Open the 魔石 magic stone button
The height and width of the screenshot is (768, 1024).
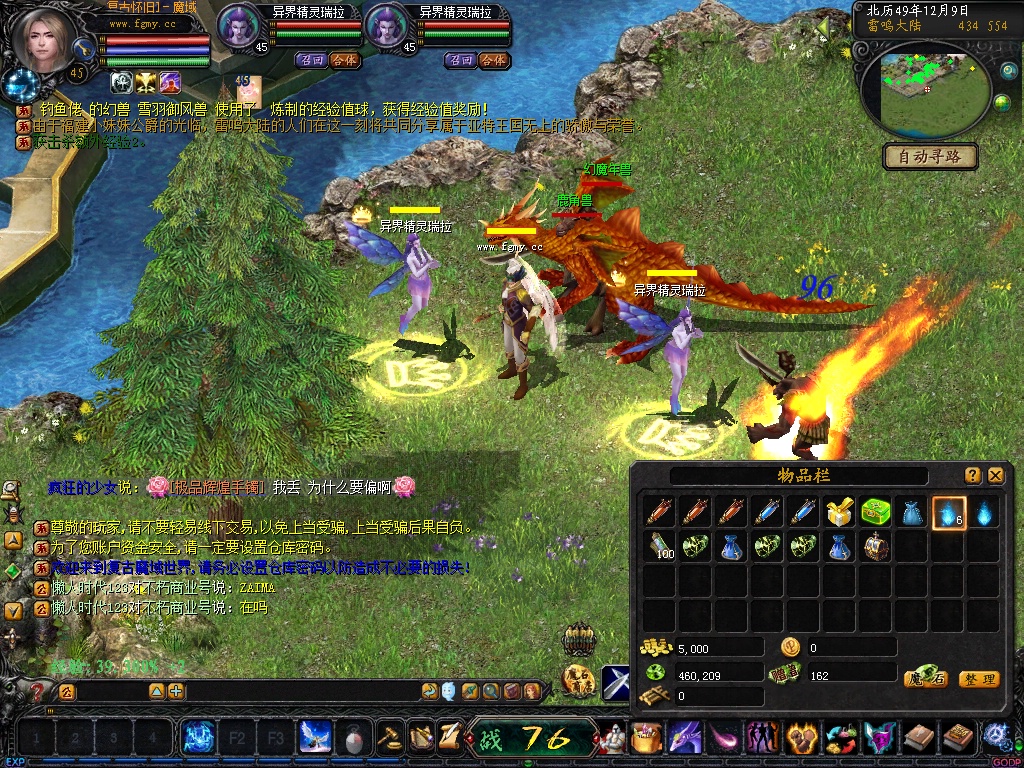point(925,679)
